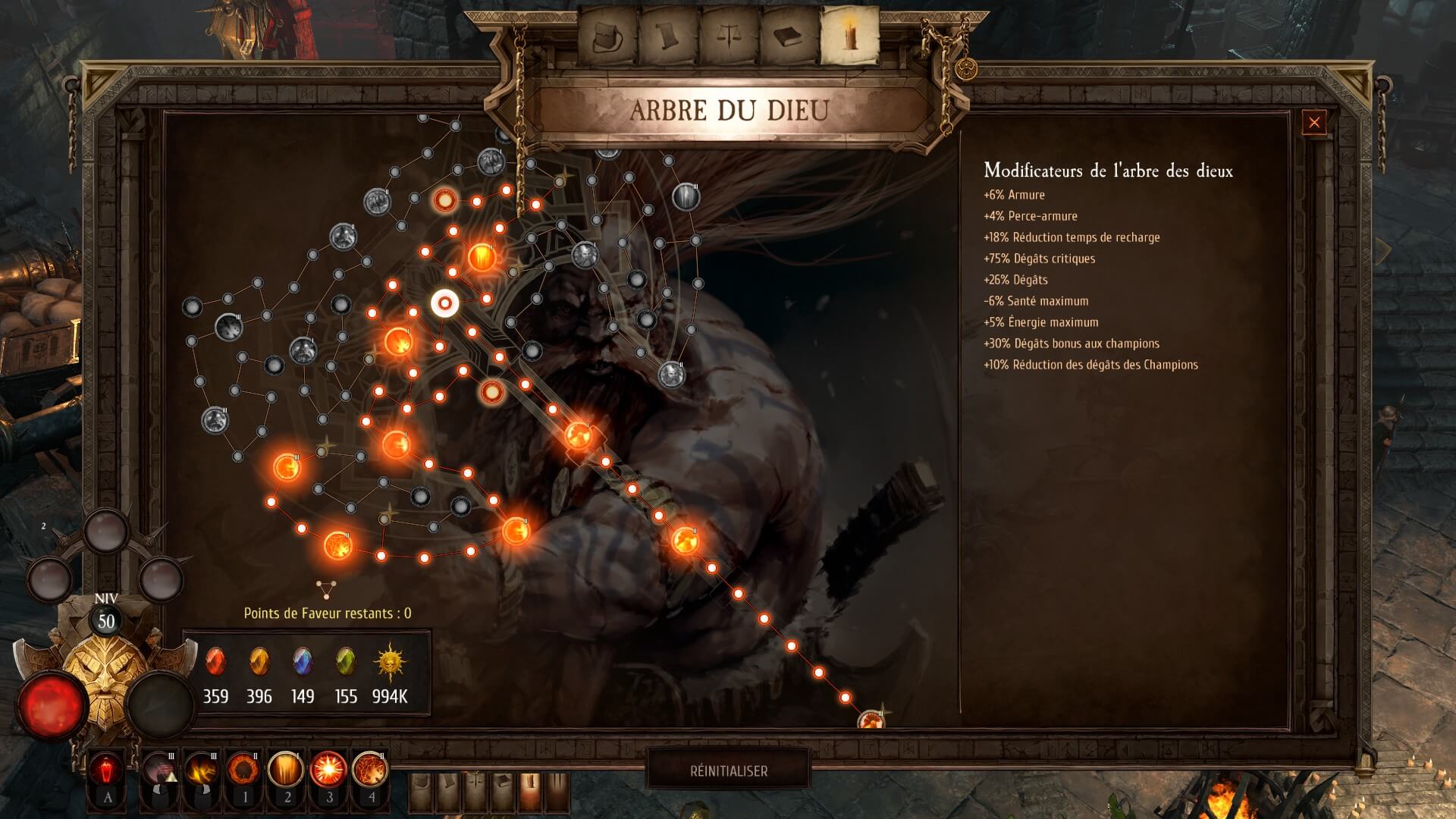Viewport: 1456px width, 819px height.
Task: Activate the fire ring skill on slot 1
Action: (244, 769)
